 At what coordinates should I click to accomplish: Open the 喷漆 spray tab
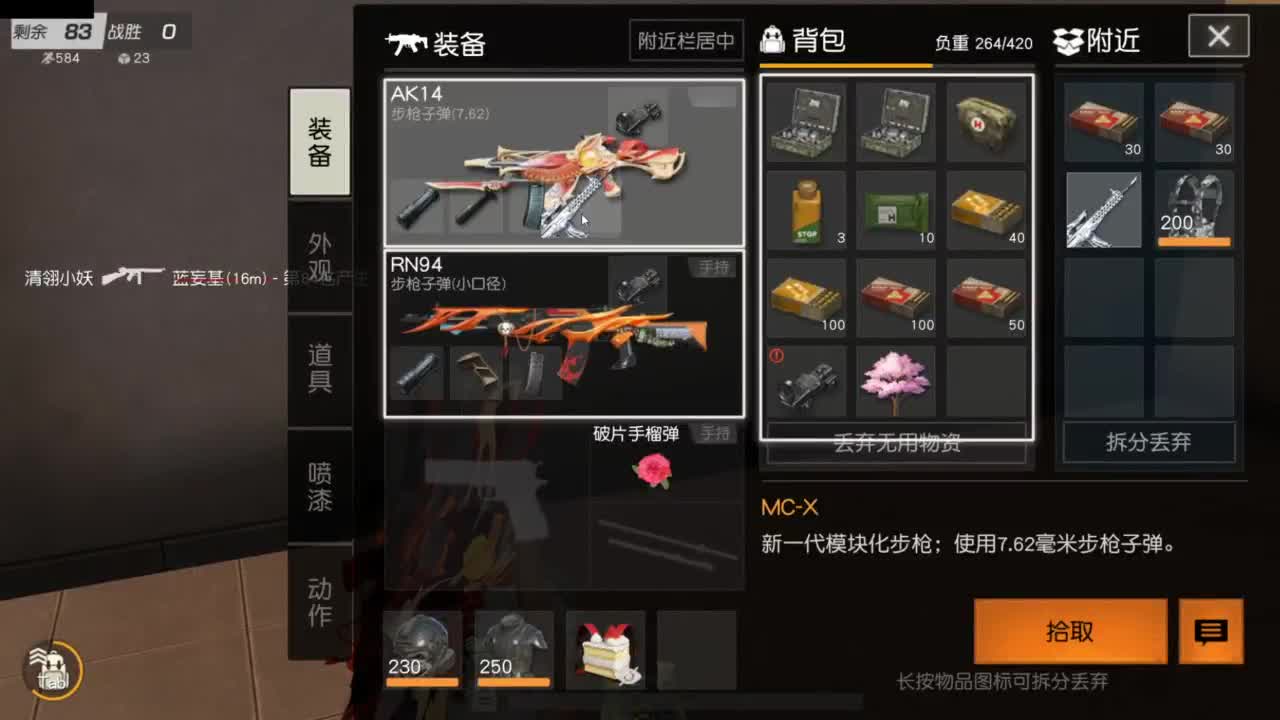click(x=319, y=485)
